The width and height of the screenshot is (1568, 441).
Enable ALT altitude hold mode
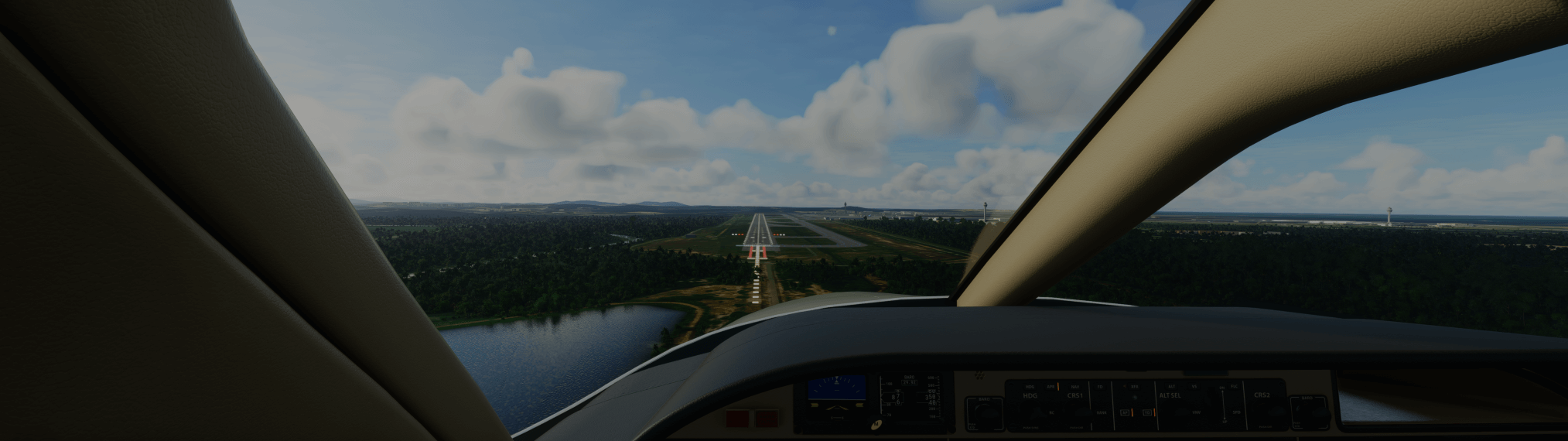[1171, 385]
